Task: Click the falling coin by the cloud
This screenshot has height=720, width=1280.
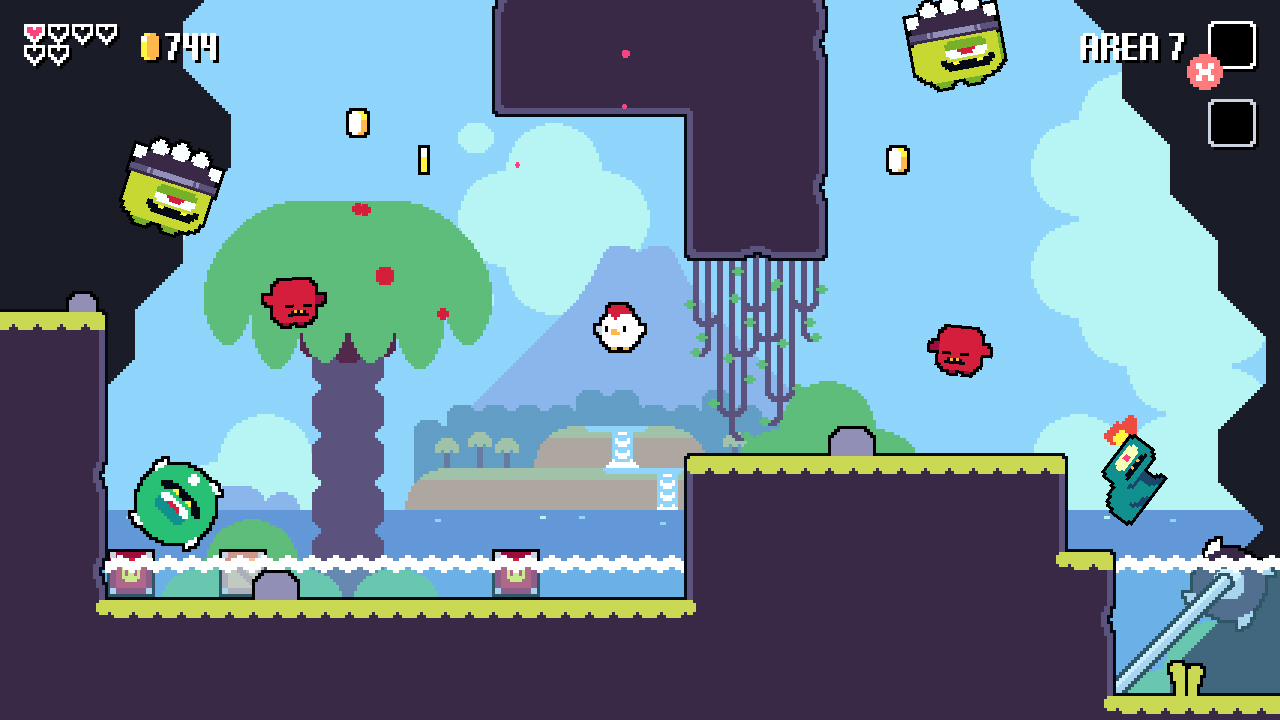Action: pos(425,158)
